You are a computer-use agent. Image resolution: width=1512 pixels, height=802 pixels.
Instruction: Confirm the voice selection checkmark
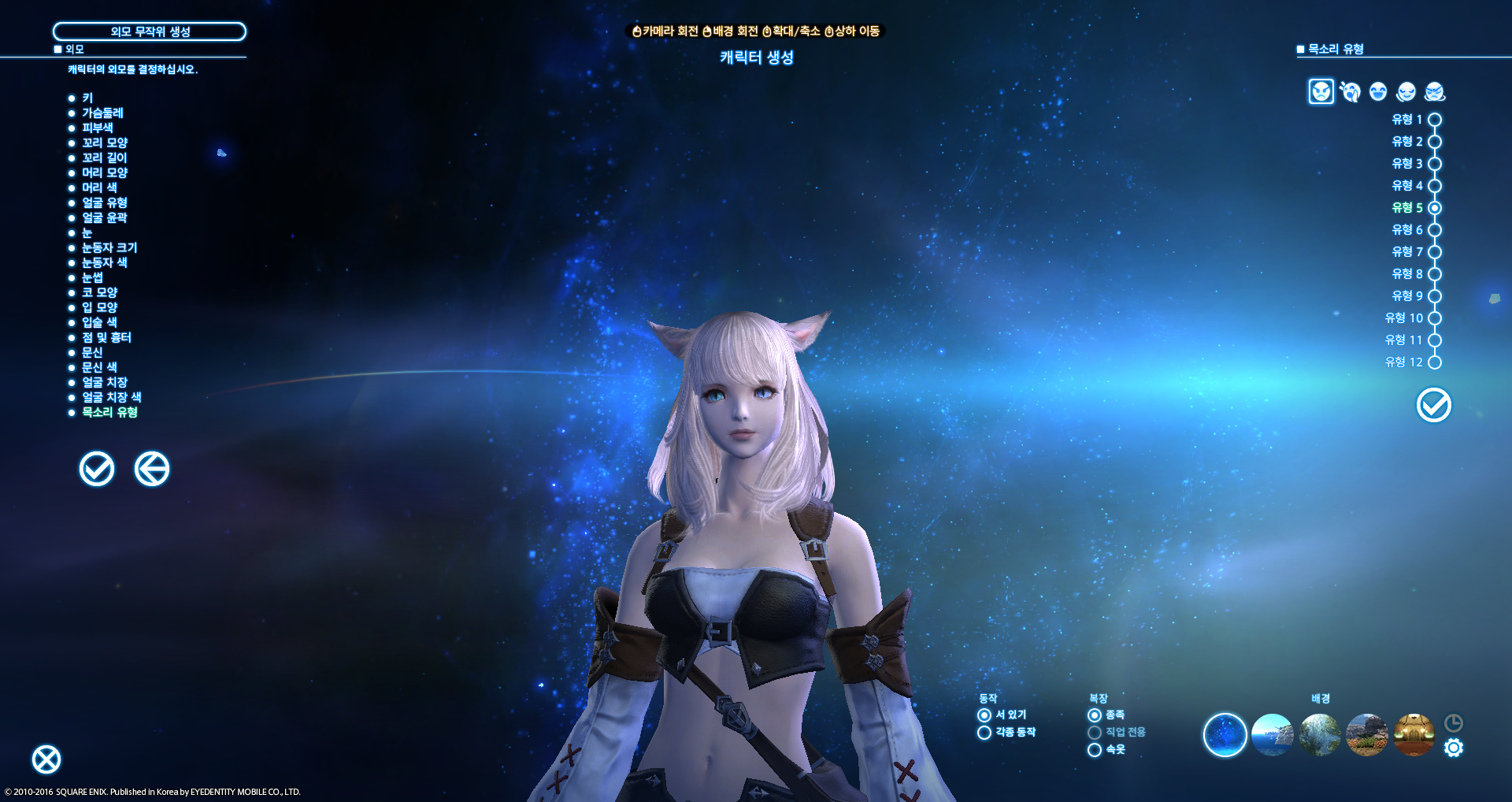(x=1433, y=406)
